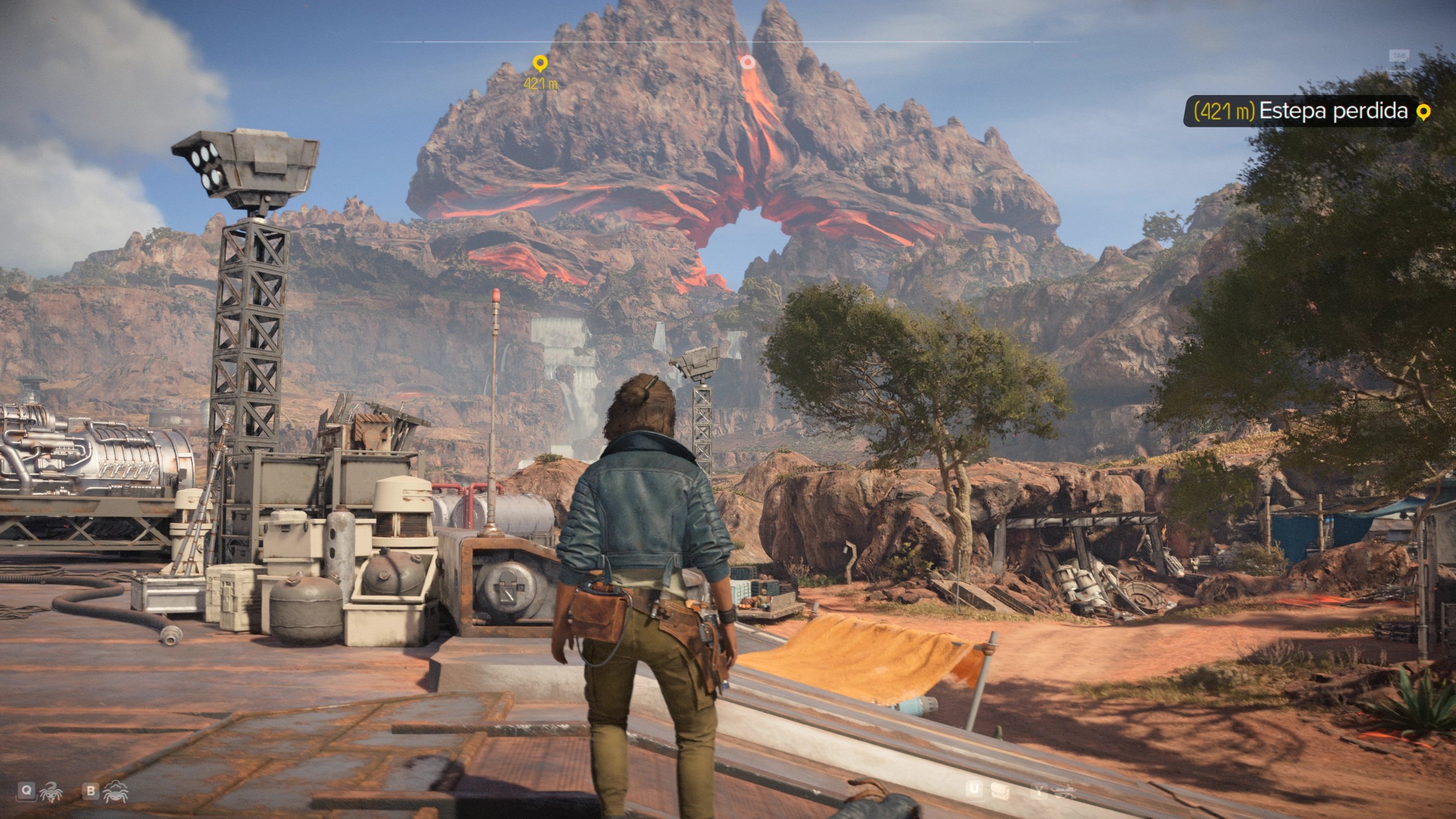
Task: Click the yellow 421 m compass waypoint marker
Action: pos(539,63)
